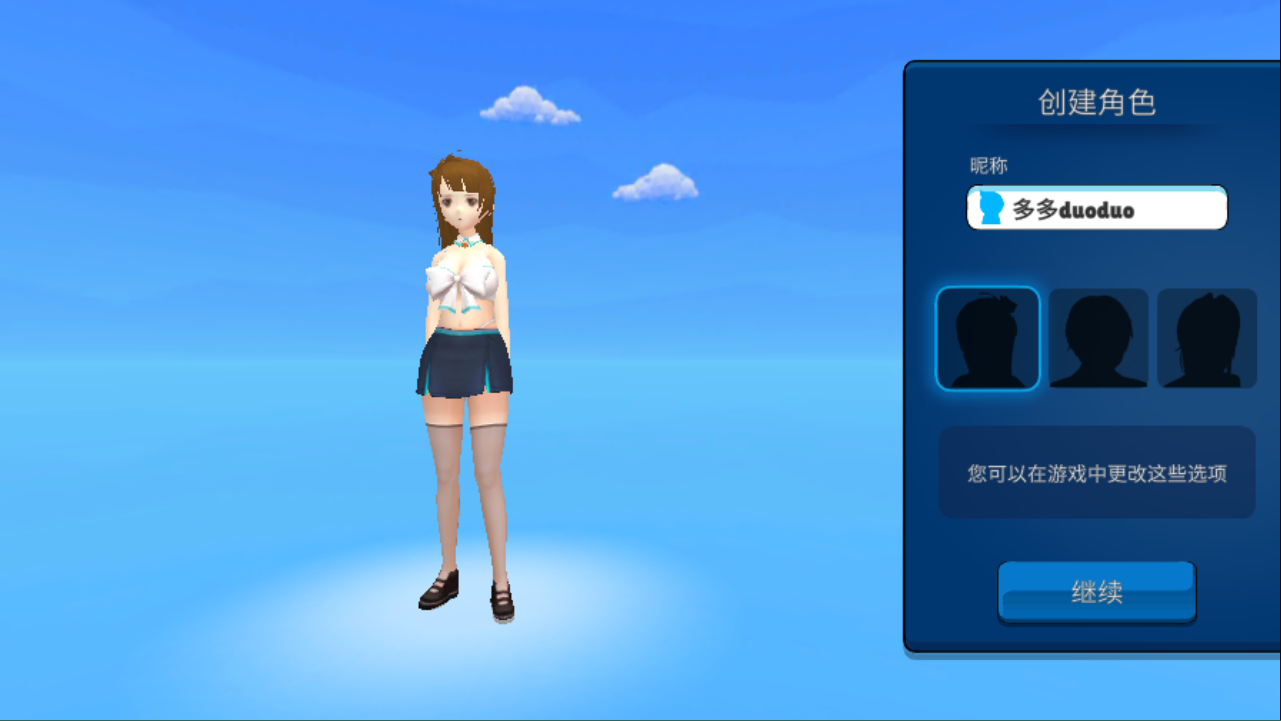Pick the long-haired avatar icon on the right
This screenshot has height=721, width=1281.
coord(1207,338)
